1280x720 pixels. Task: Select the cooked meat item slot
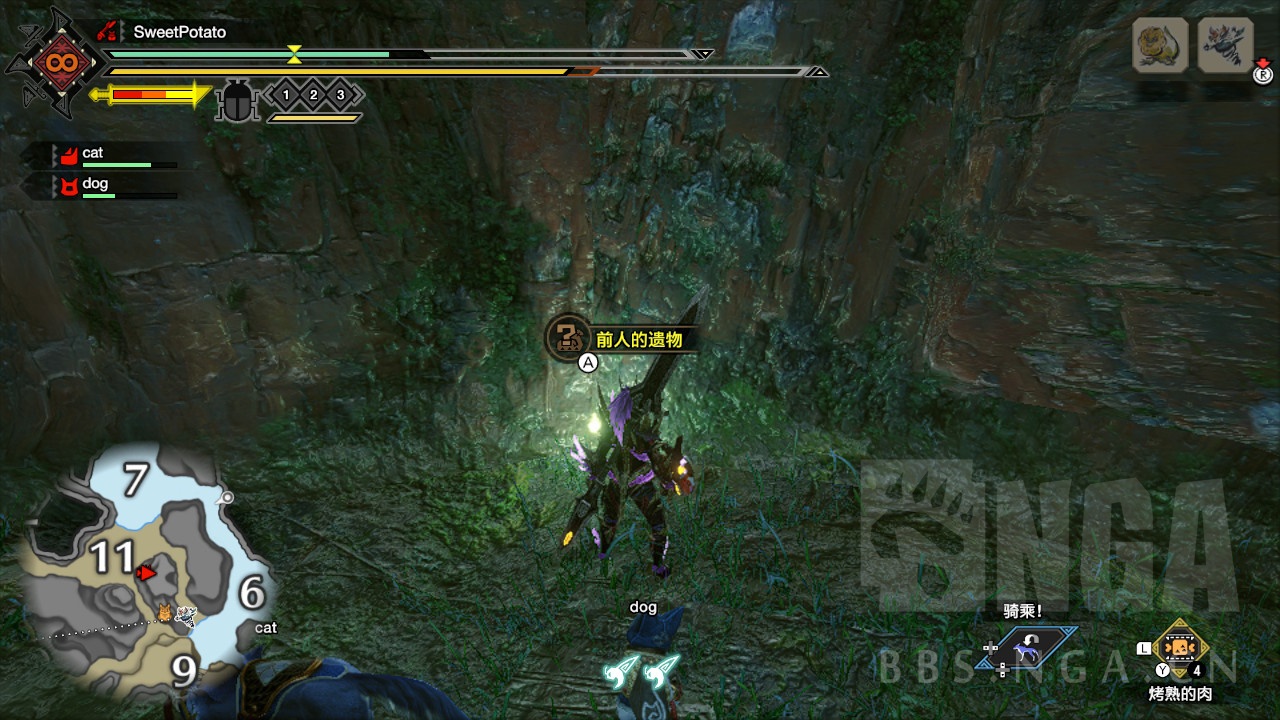pyautogui.click(x=1181, y=647)
